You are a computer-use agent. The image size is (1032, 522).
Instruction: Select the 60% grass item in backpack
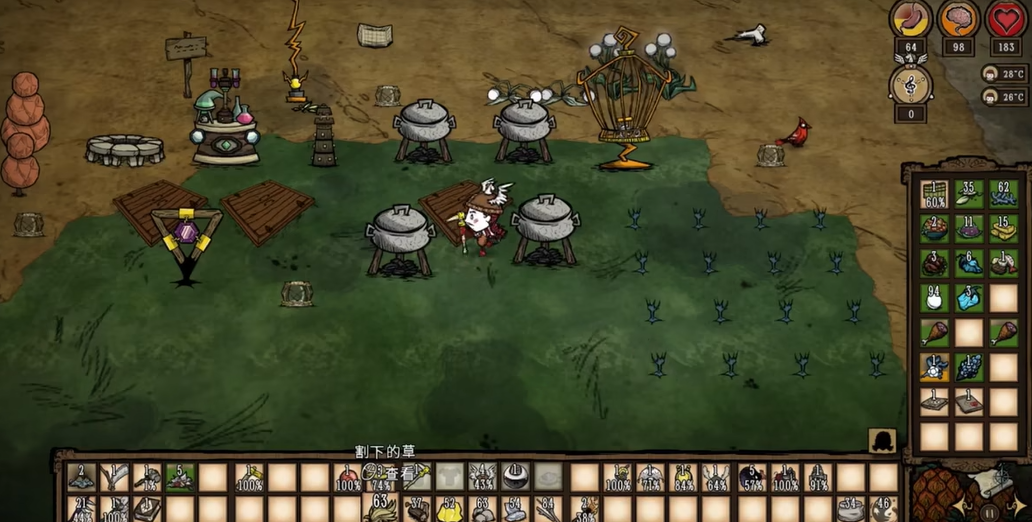[934, 195]
